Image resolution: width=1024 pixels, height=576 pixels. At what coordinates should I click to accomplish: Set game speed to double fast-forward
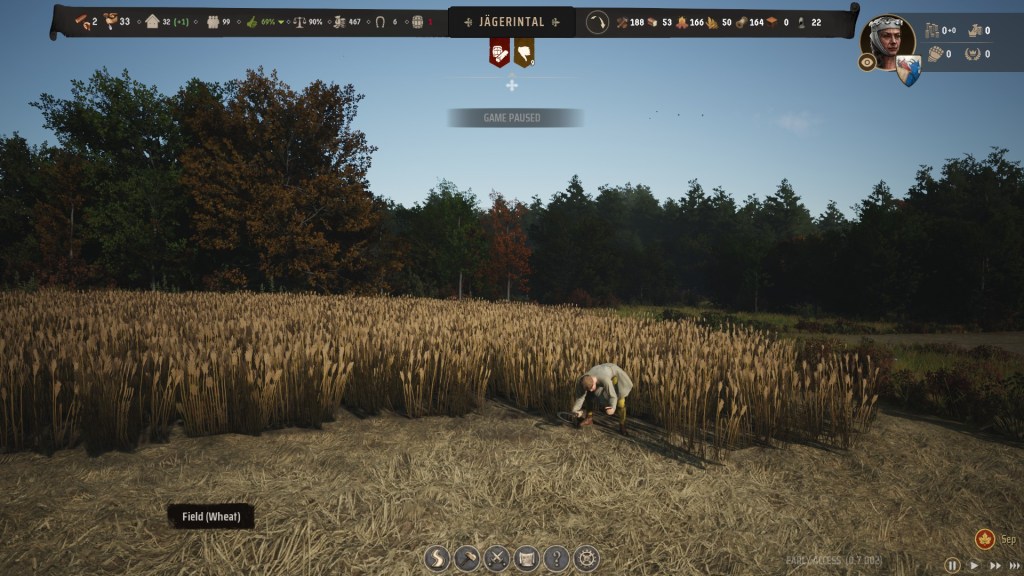[994, 565]
